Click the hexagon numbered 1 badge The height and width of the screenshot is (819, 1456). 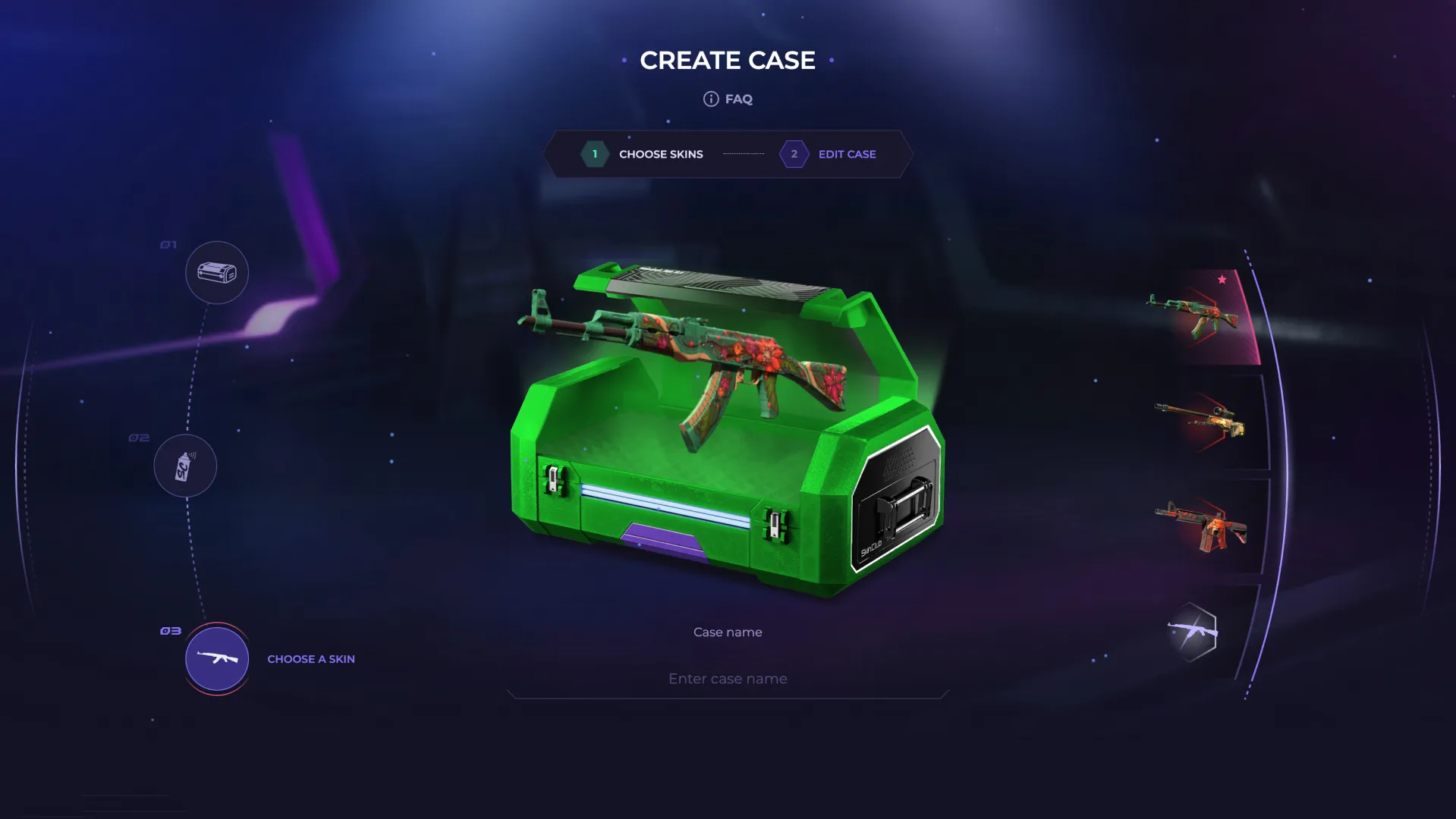[x=595, y=154]
